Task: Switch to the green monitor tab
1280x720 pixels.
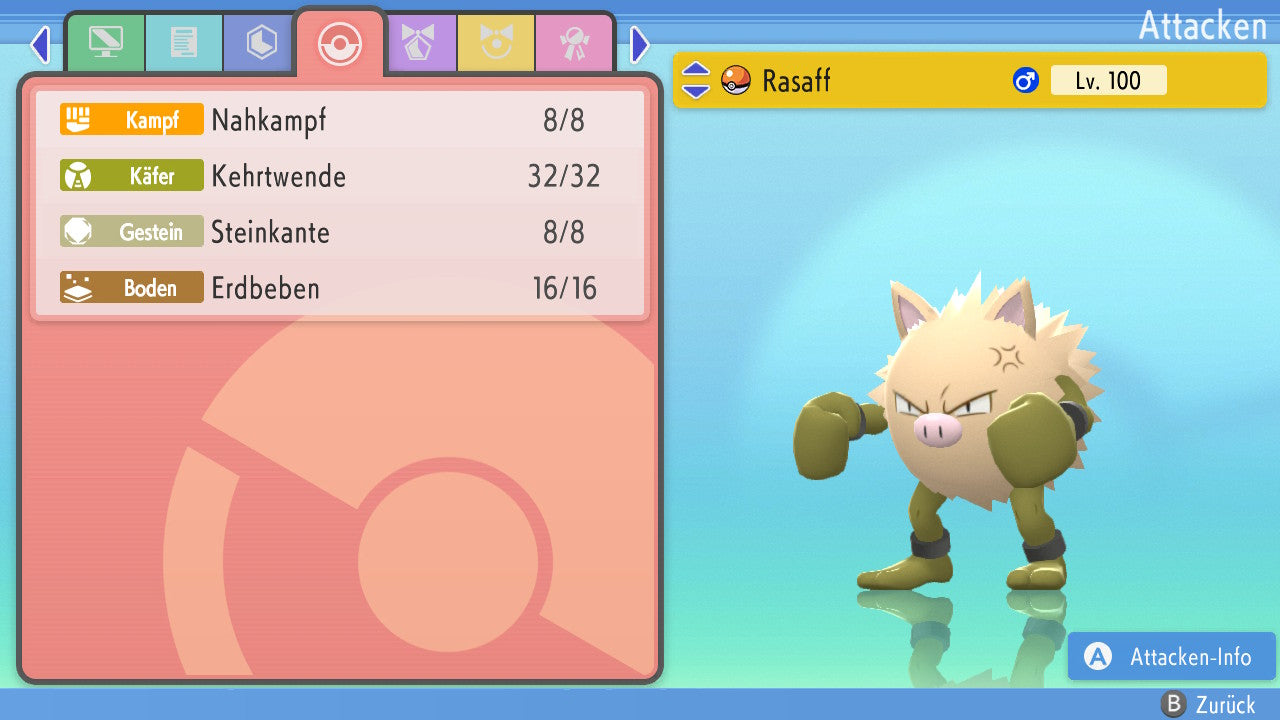Action: pos(105,43)
